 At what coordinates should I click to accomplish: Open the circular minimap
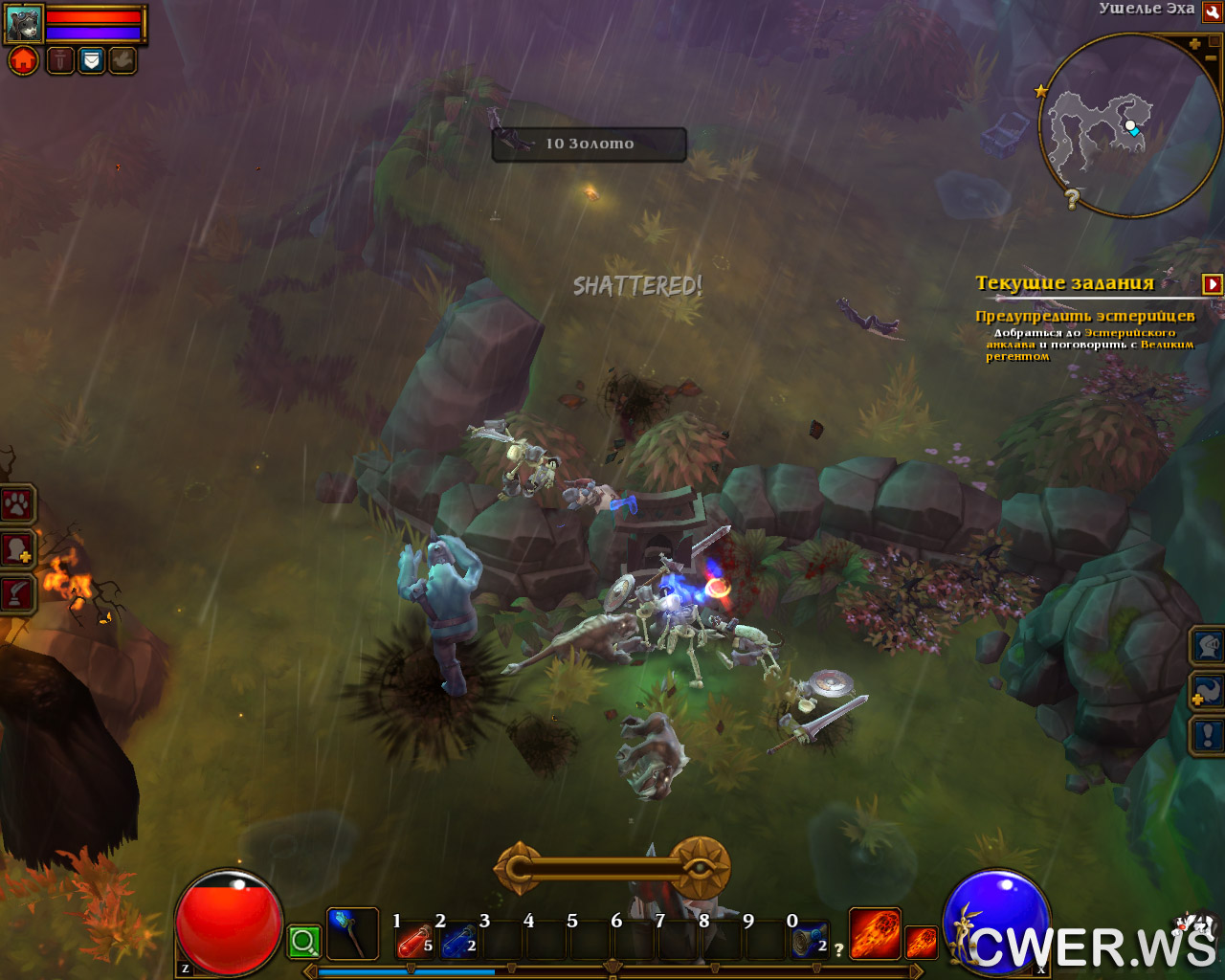(x=1127, y=126)
